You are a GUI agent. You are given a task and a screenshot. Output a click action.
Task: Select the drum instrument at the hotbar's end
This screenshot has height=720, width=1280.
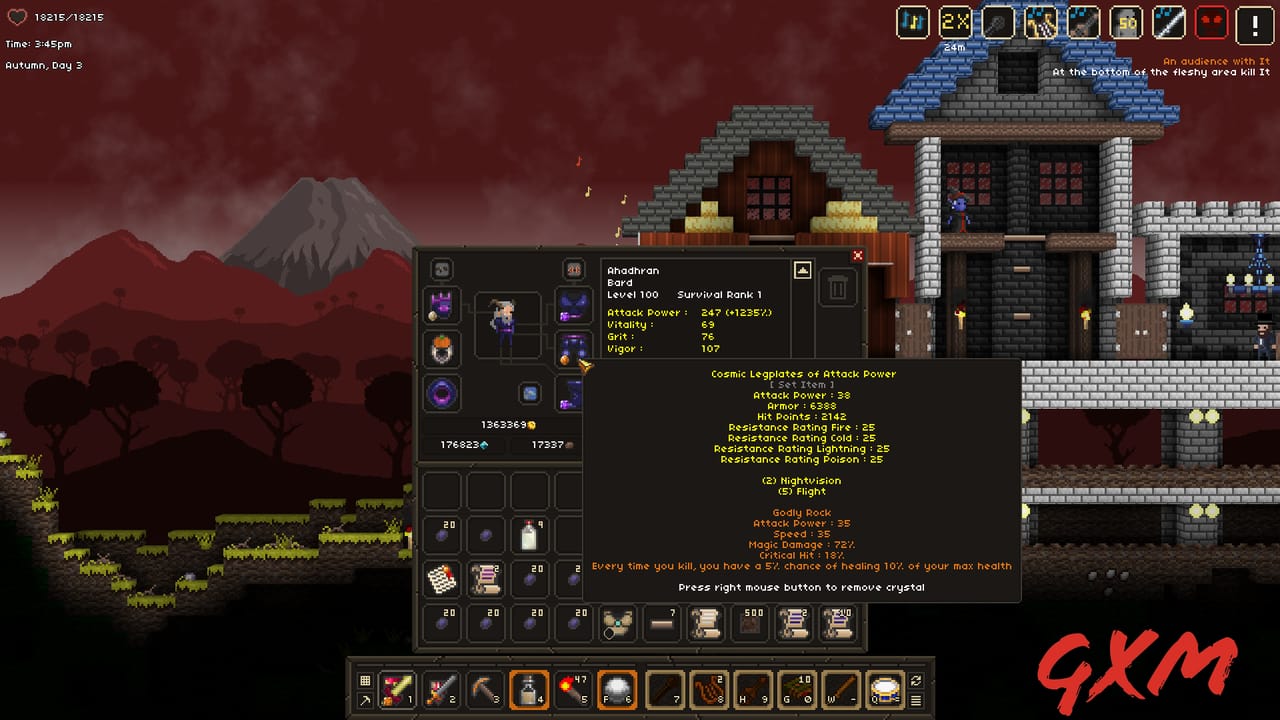[x=886, y=690]
